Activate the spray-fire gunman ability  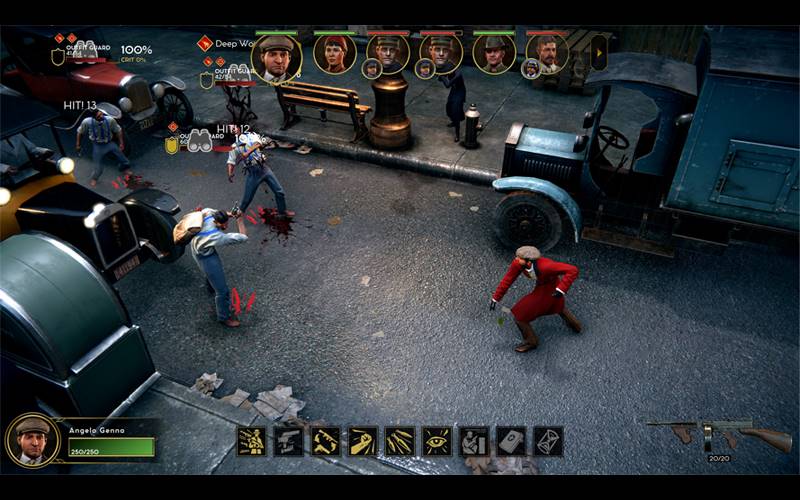(251, 441)
